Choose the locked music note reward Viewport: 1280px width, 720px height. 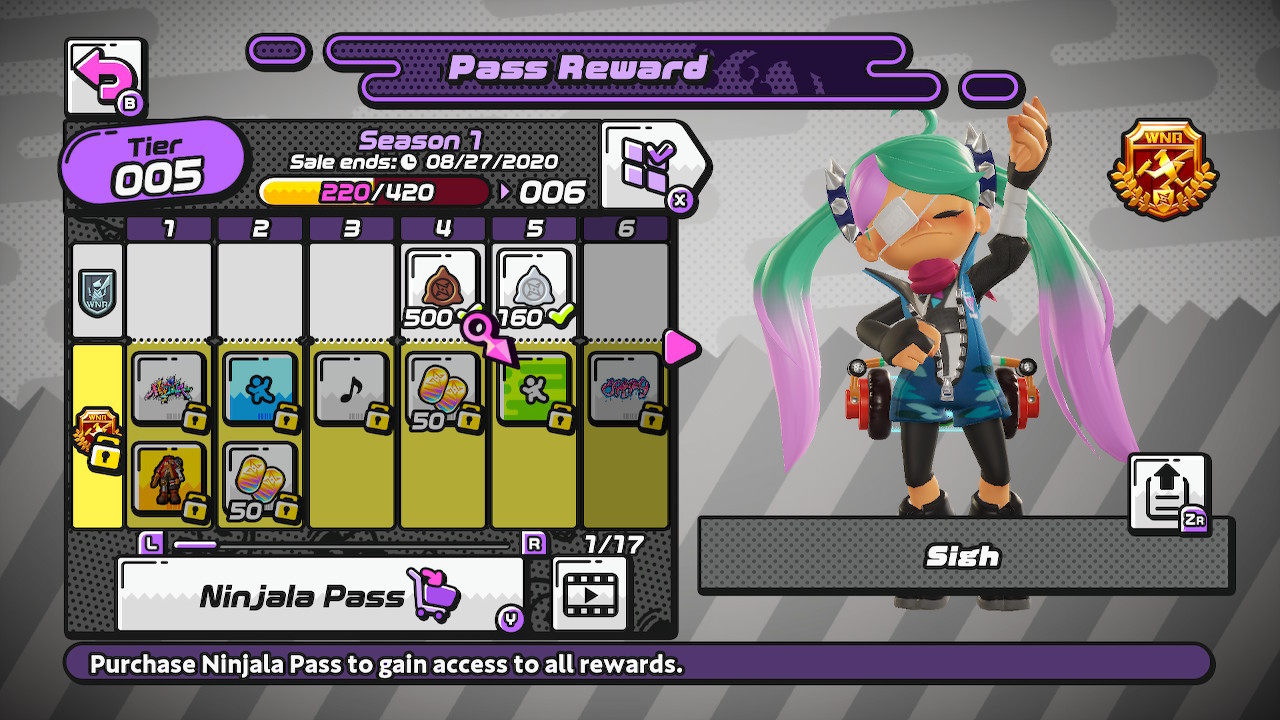[x=351, y=389]
